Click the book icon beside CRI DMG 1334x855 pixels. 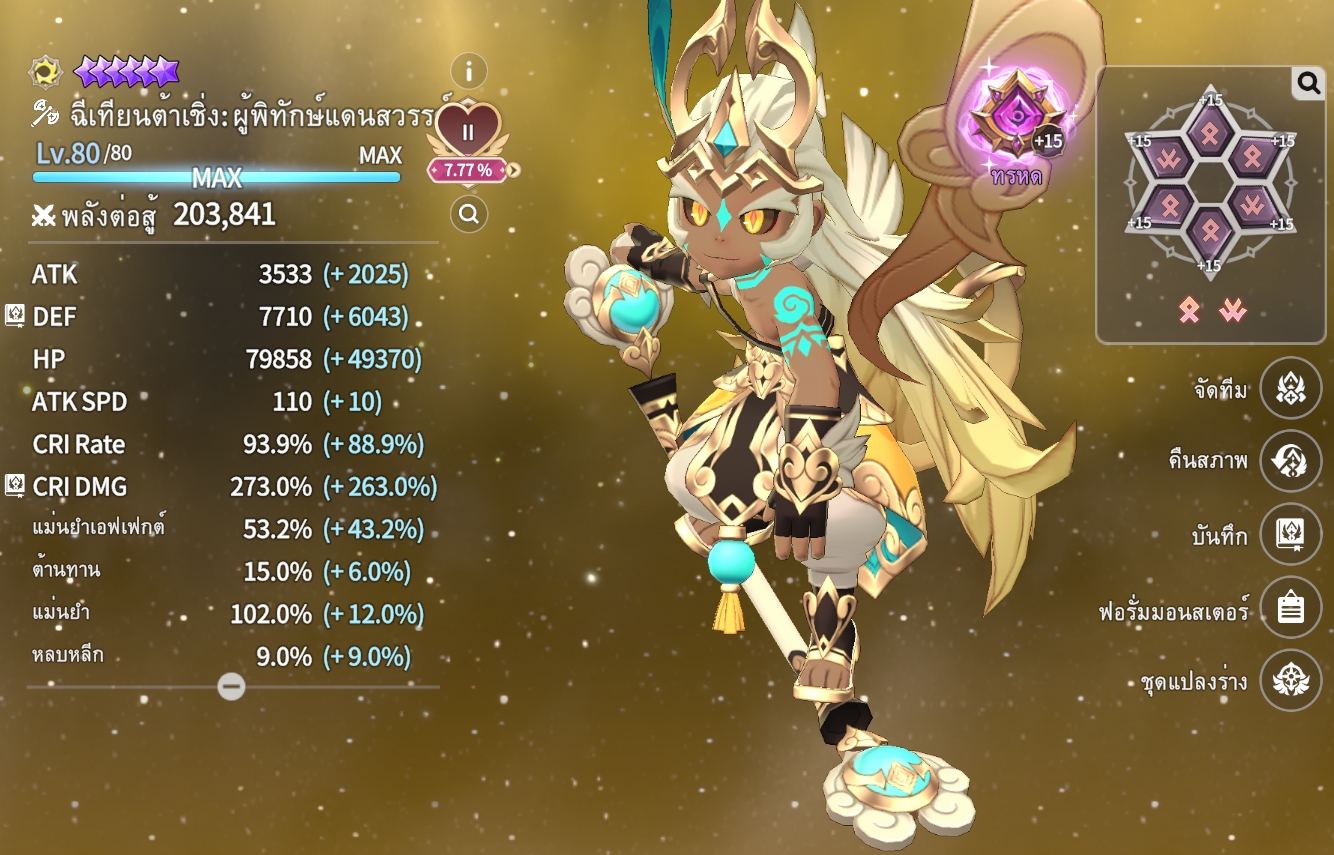pos(15,486)
